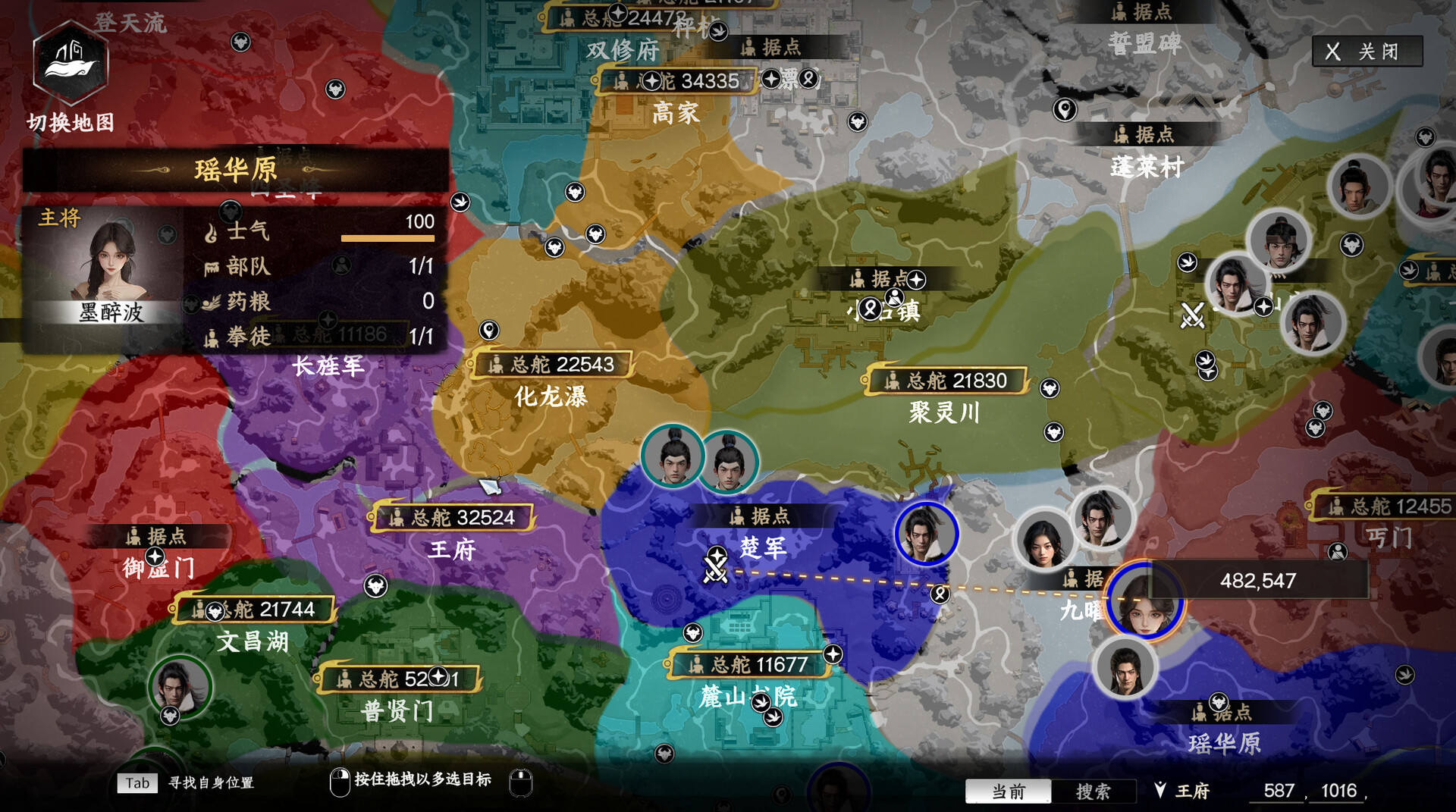Switch to the 搜索 tab
This screenshot has width=1456, height=812.
(x=1092, y=792)
